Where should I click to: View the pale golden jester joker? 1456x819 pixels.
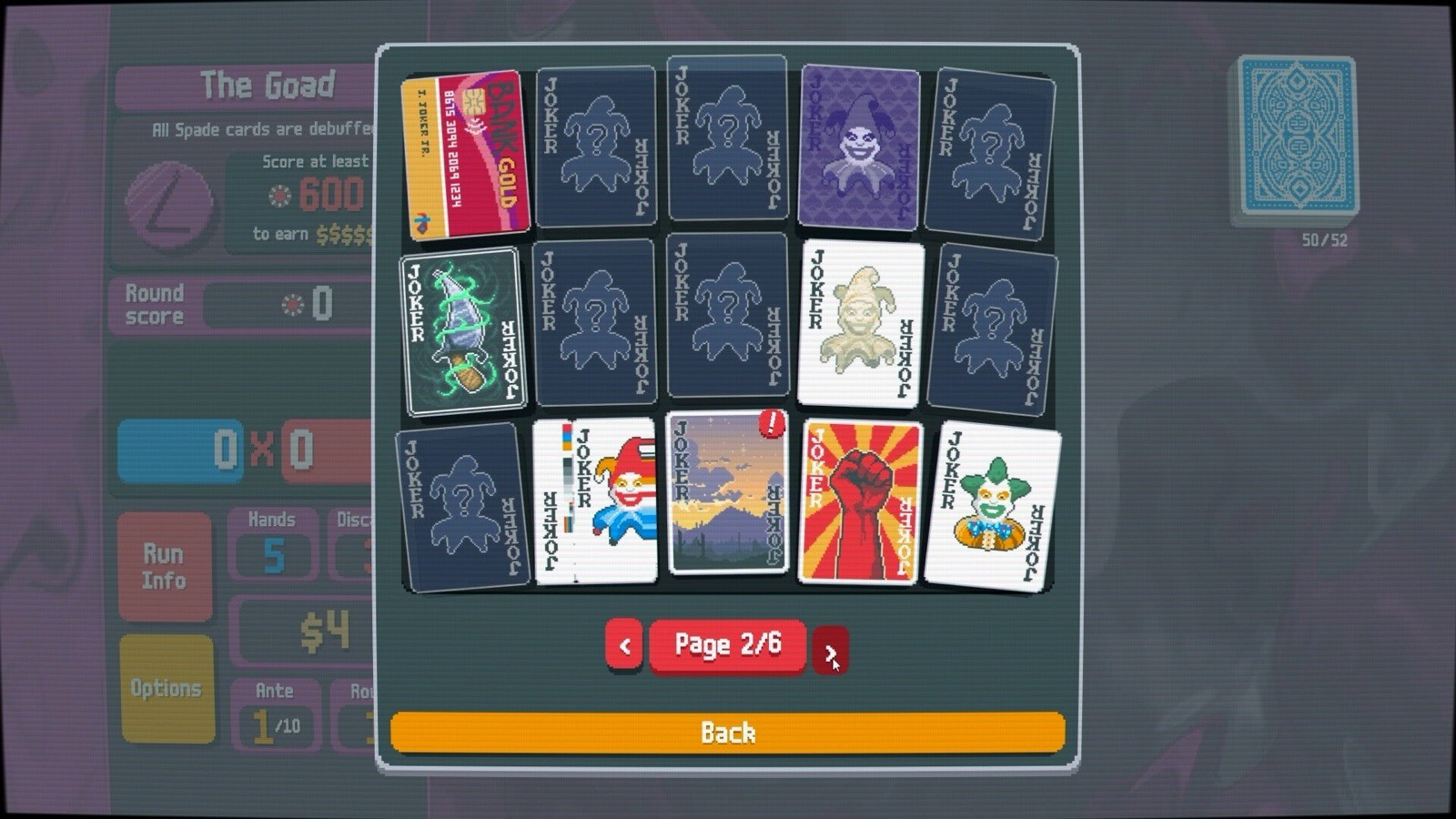[857, 323]
